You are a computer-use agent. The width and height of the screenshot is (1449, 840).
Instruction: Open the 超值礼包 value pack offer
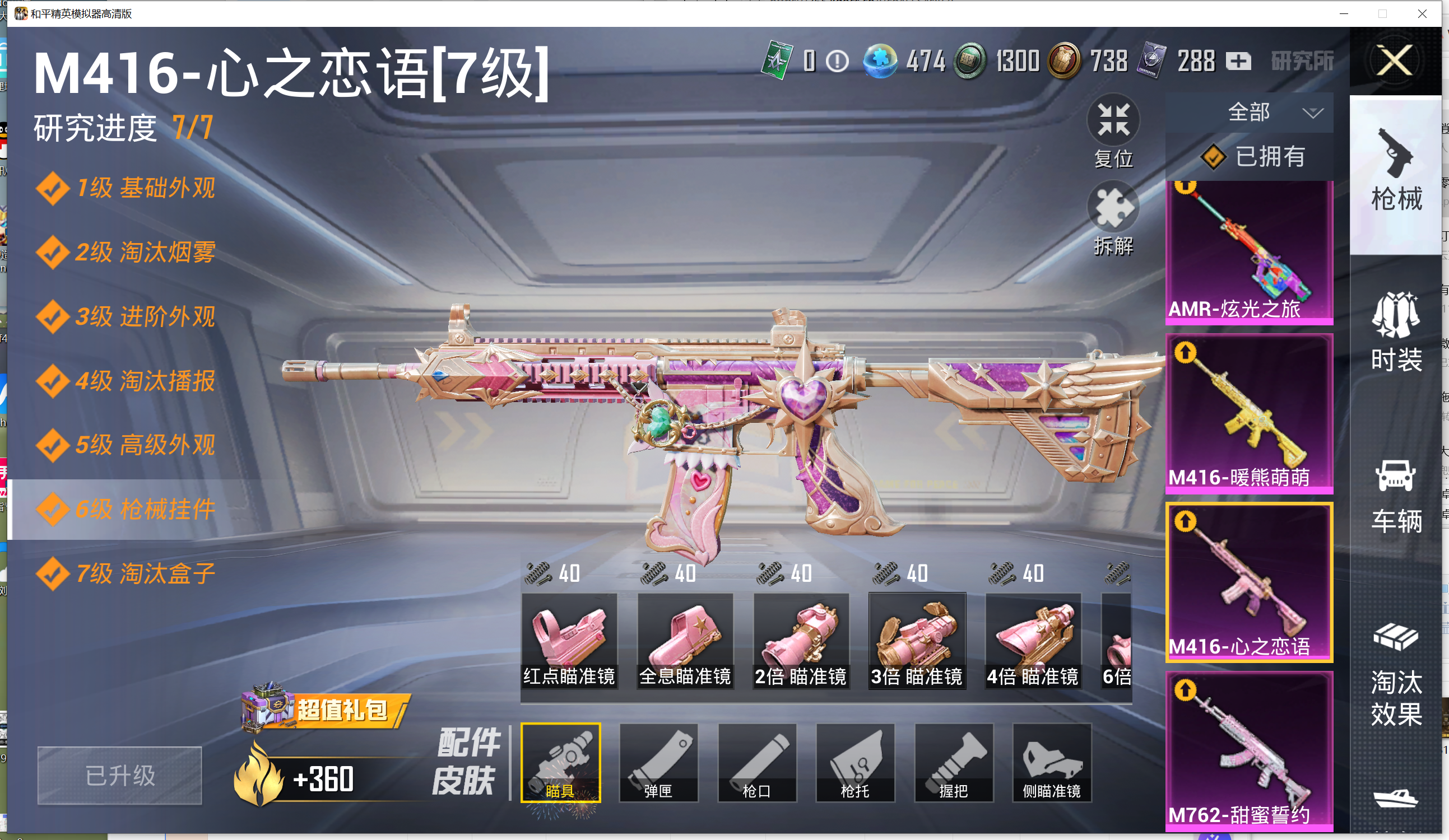[327, 710]
